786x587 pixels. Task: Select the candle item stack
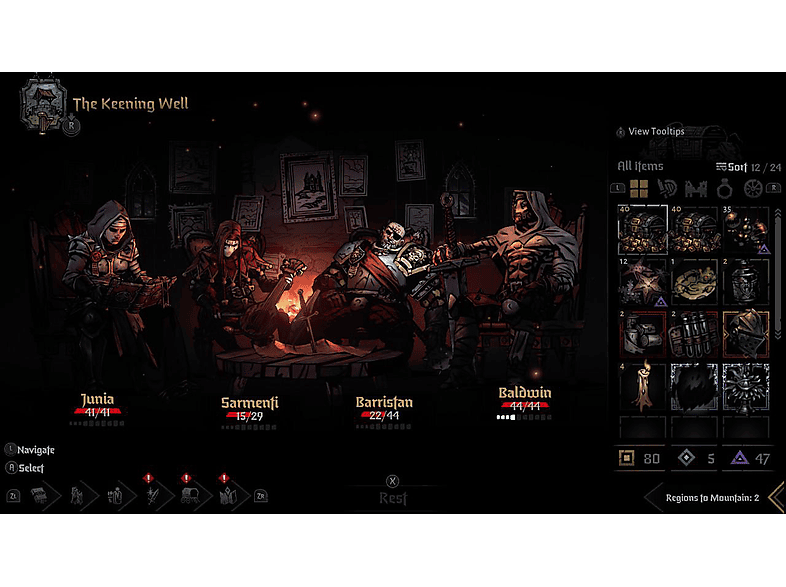tap(641, 386)
